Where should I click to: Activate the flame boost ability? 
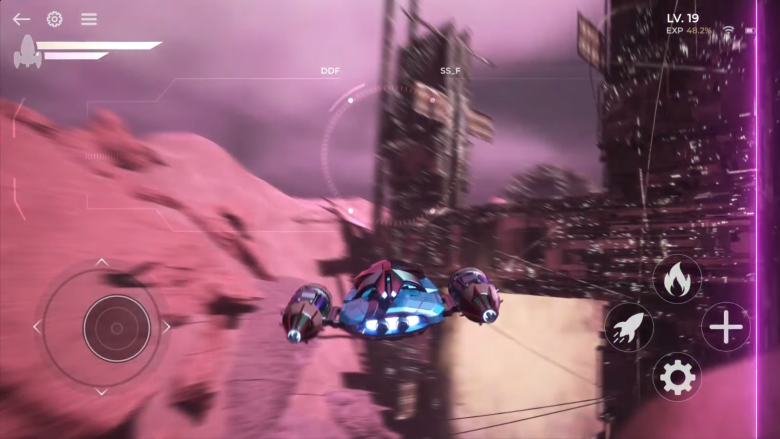677,279
